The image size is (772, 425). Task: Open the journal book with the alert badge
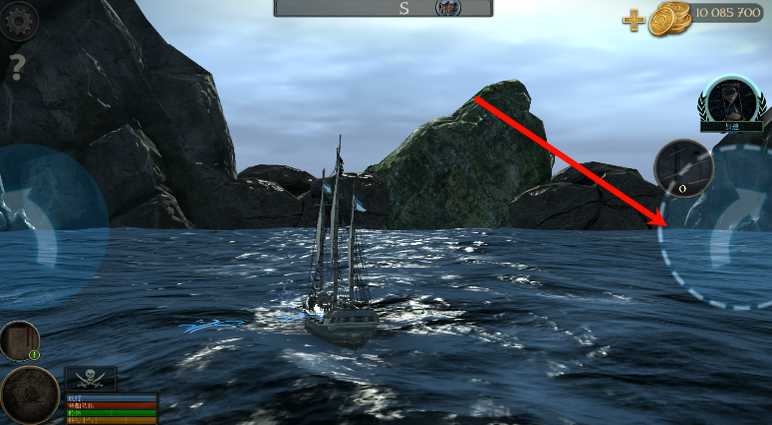pyautogui.click(x=19, y=340)
